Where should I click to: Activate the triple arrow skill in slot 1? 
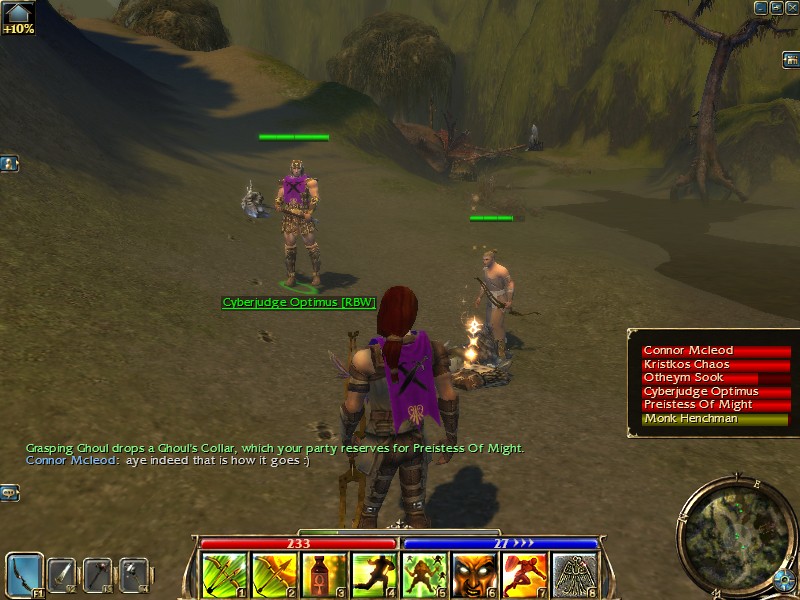coord(224,575)
